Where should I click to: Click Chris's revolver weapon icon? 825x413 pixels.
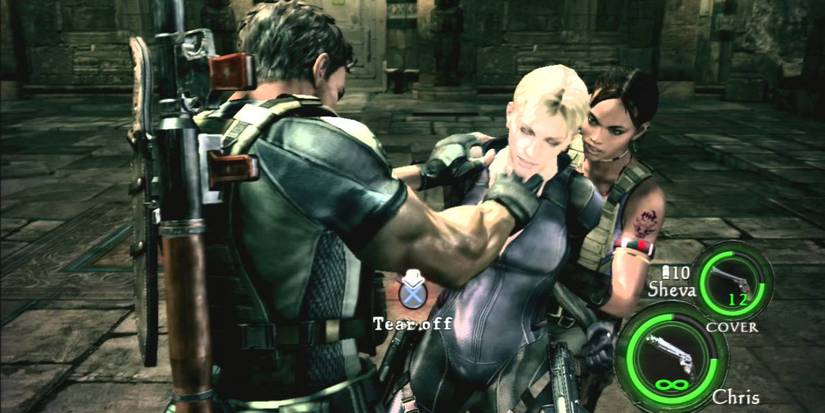click(667, 350)
